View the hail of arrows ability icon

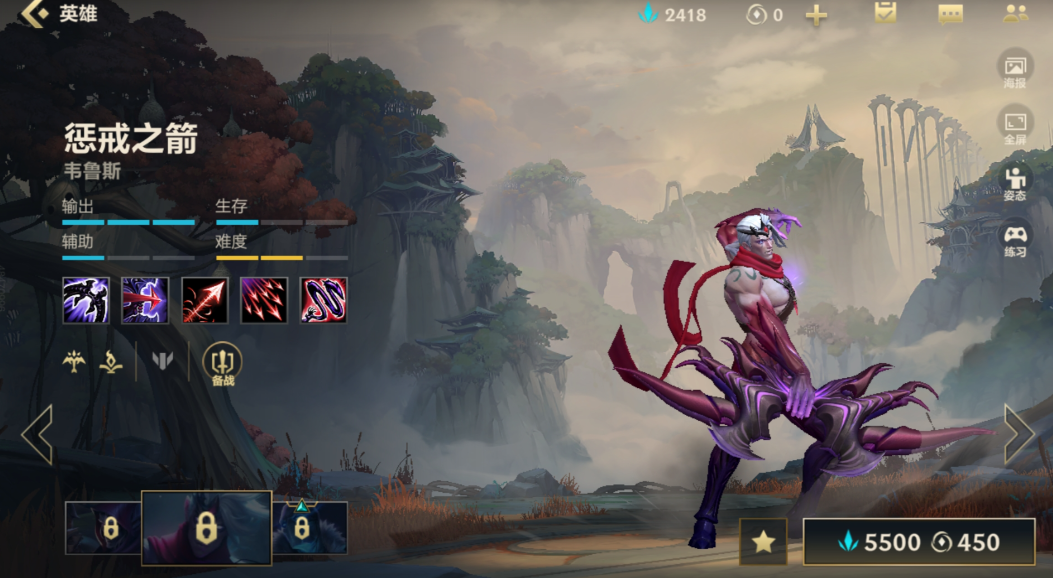point(264,300)
